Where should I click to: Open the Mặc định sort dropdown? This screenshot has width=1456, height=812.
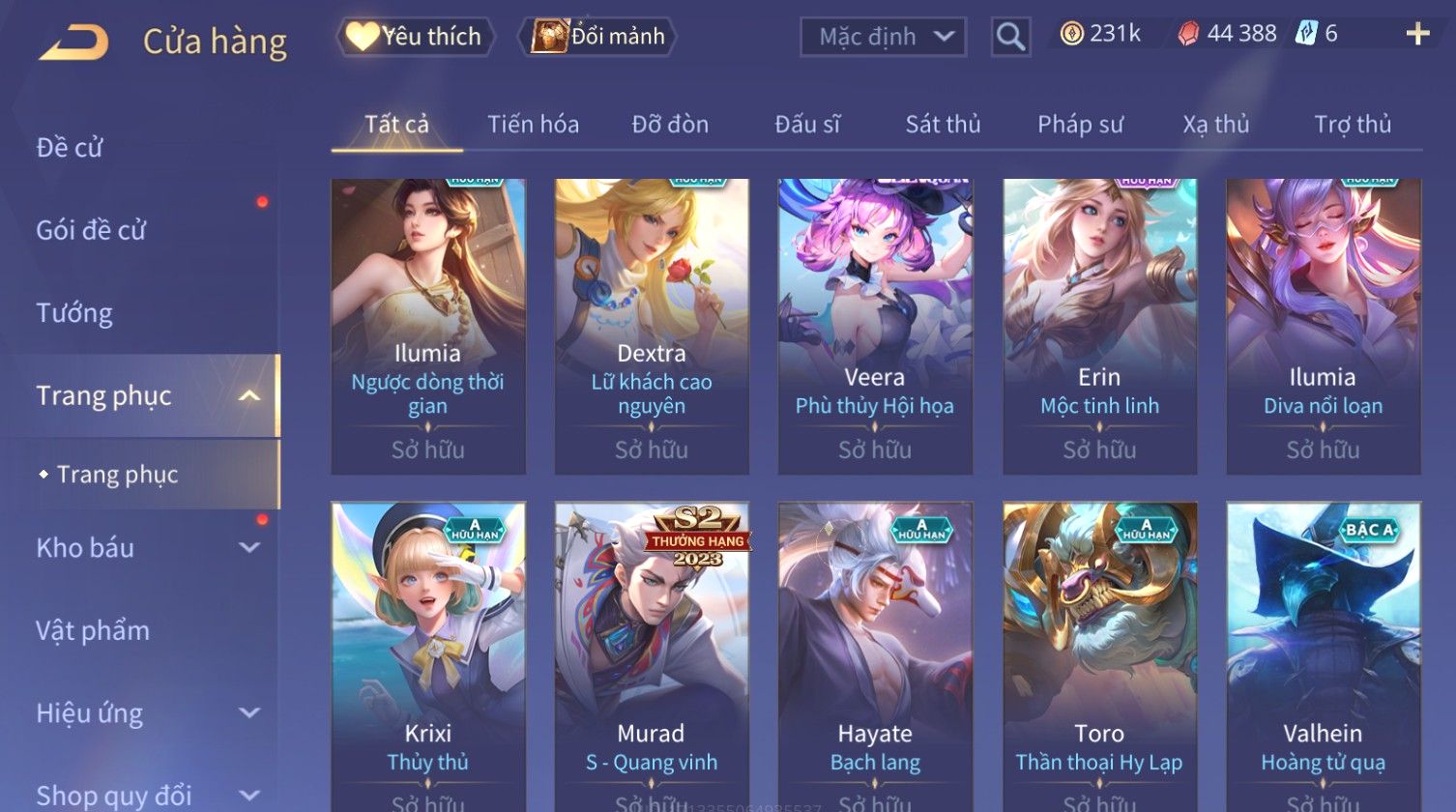coord(883,38)
